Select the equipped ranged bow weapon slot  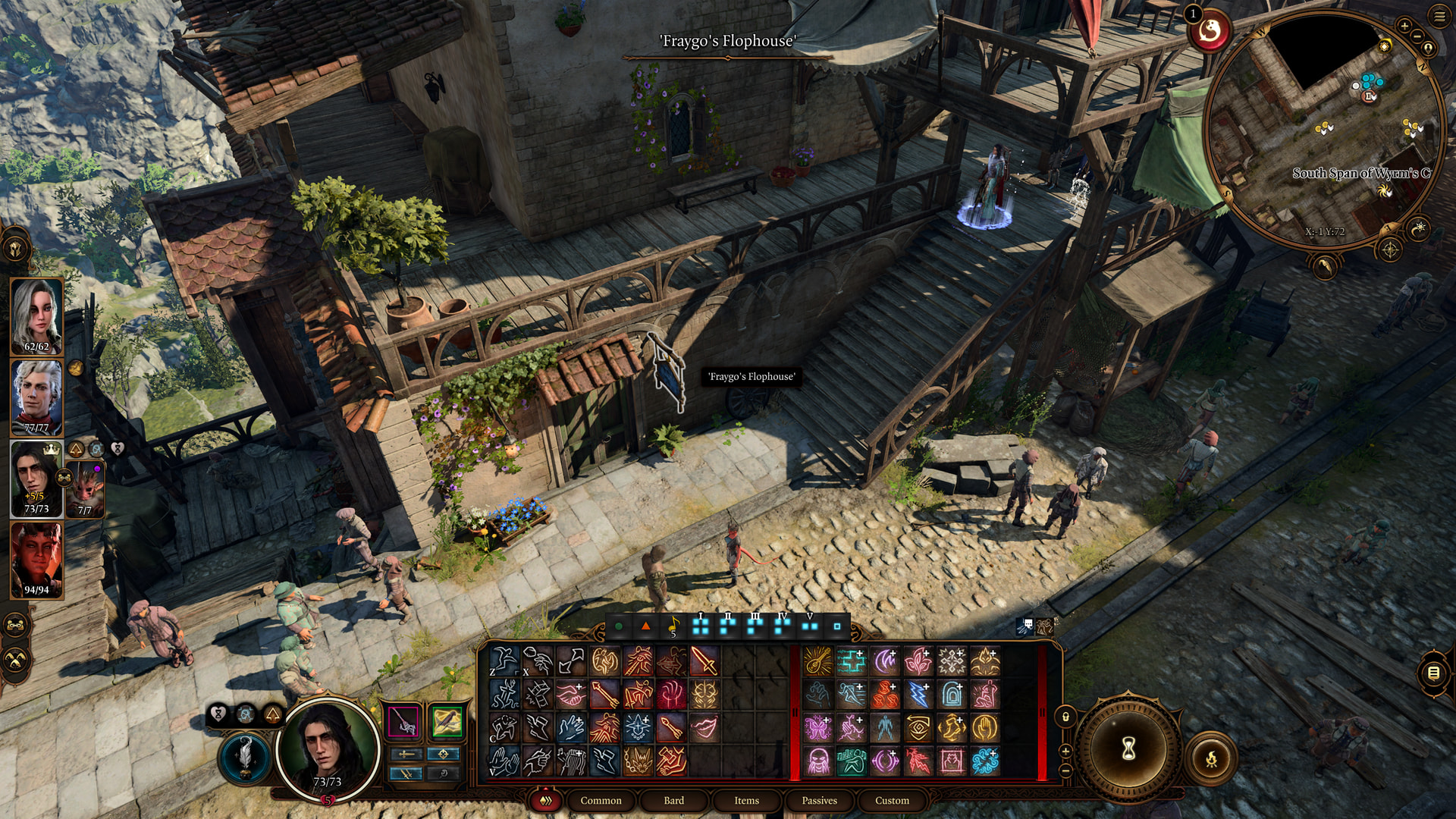tap(447, 721)
